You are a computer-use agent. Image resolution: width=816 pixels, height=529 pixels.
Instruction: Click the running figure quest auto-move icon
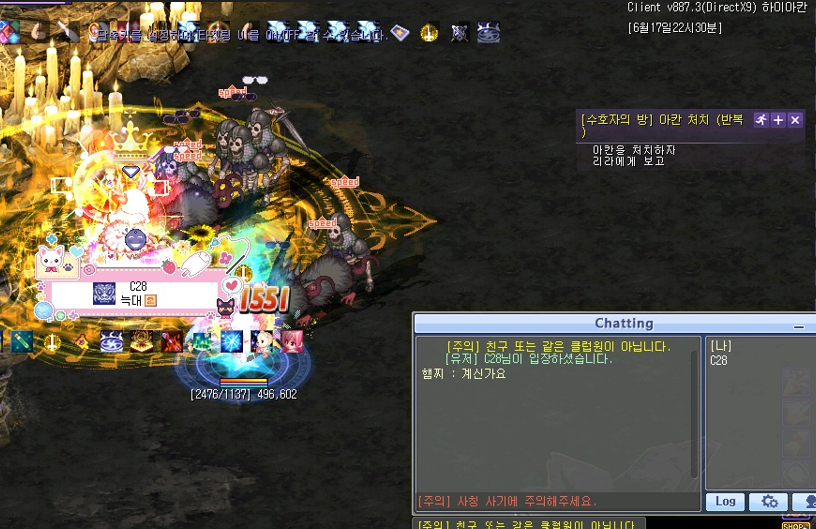761,120
